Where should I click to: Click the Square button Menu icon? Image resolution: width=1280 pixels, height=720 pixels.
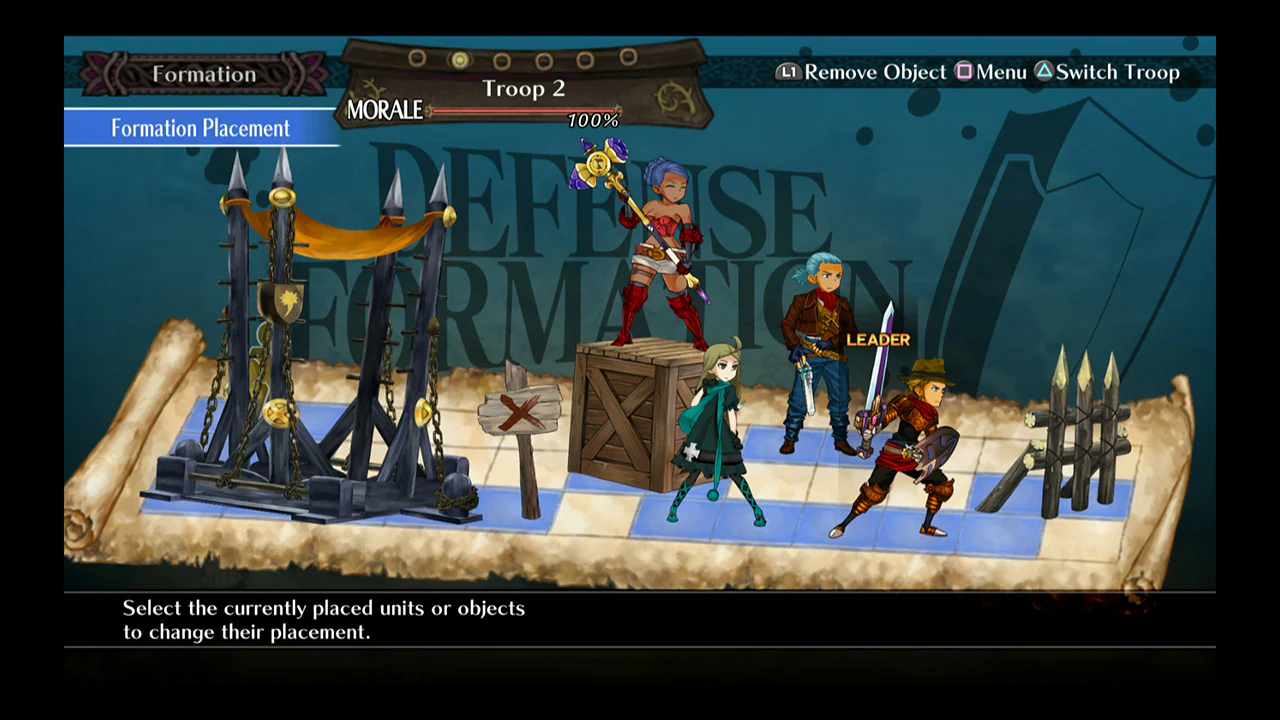pyautogui.click(x=965, y=72)
